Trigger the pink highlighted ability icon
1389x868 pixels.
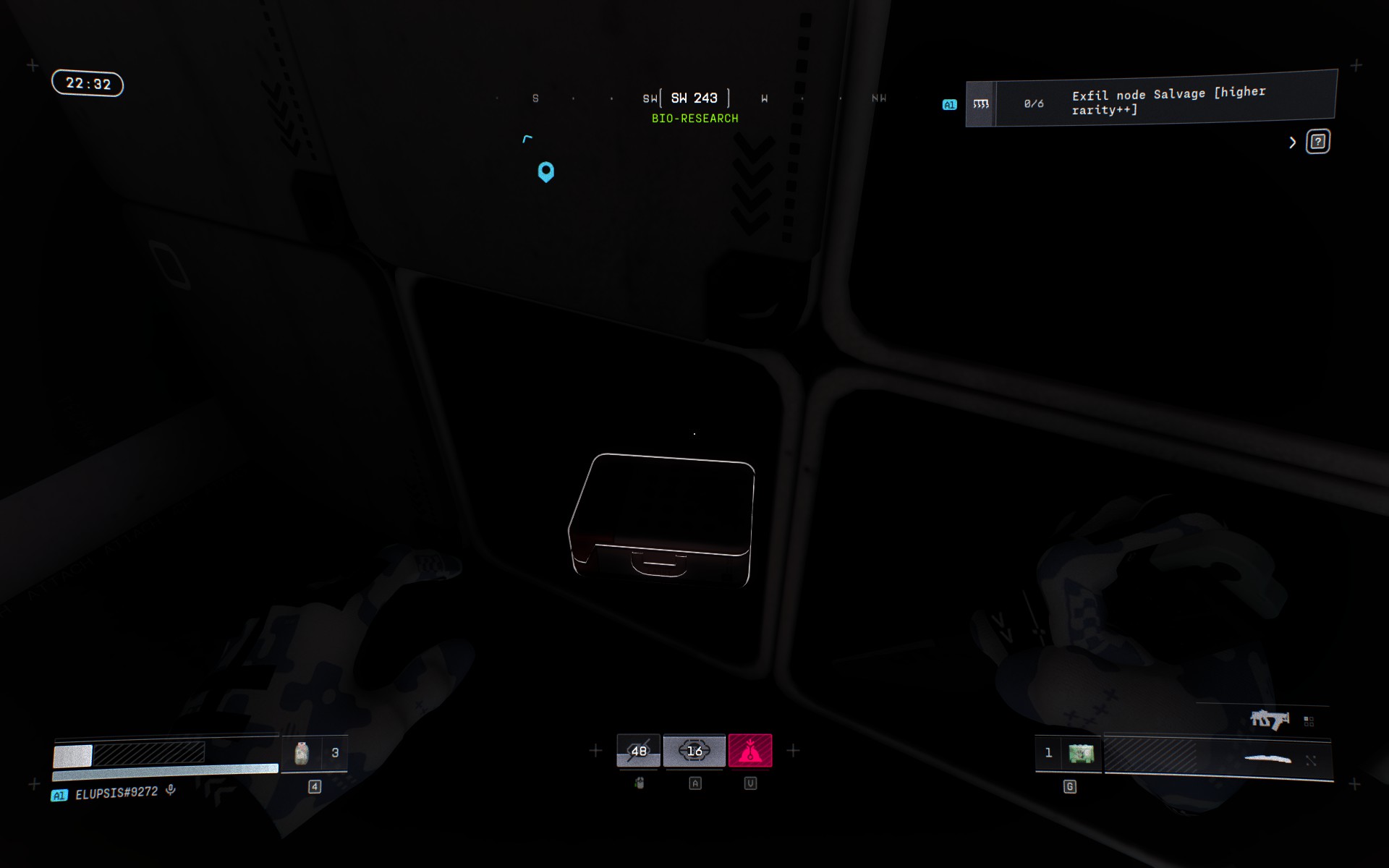pyautogui.click(x=750, y=751)
